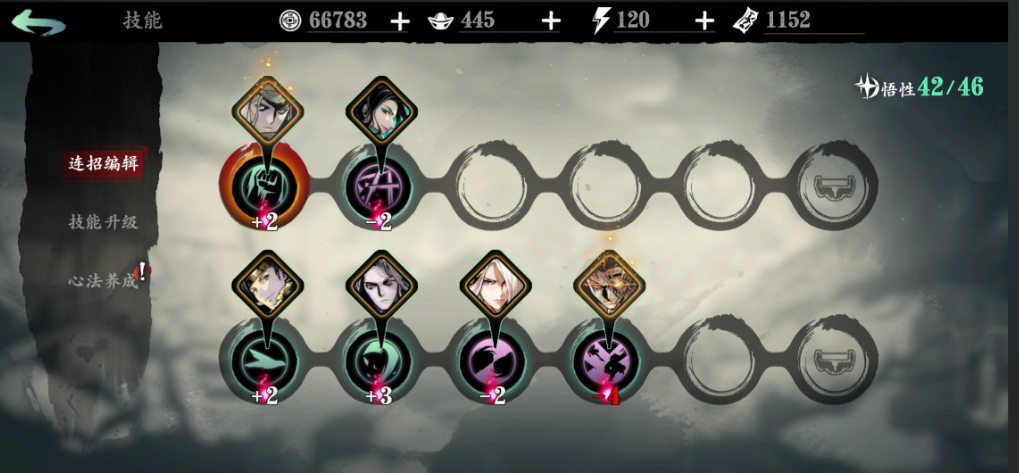
Task: Open the 技能升级 tab
Action: tap(103, 222)
